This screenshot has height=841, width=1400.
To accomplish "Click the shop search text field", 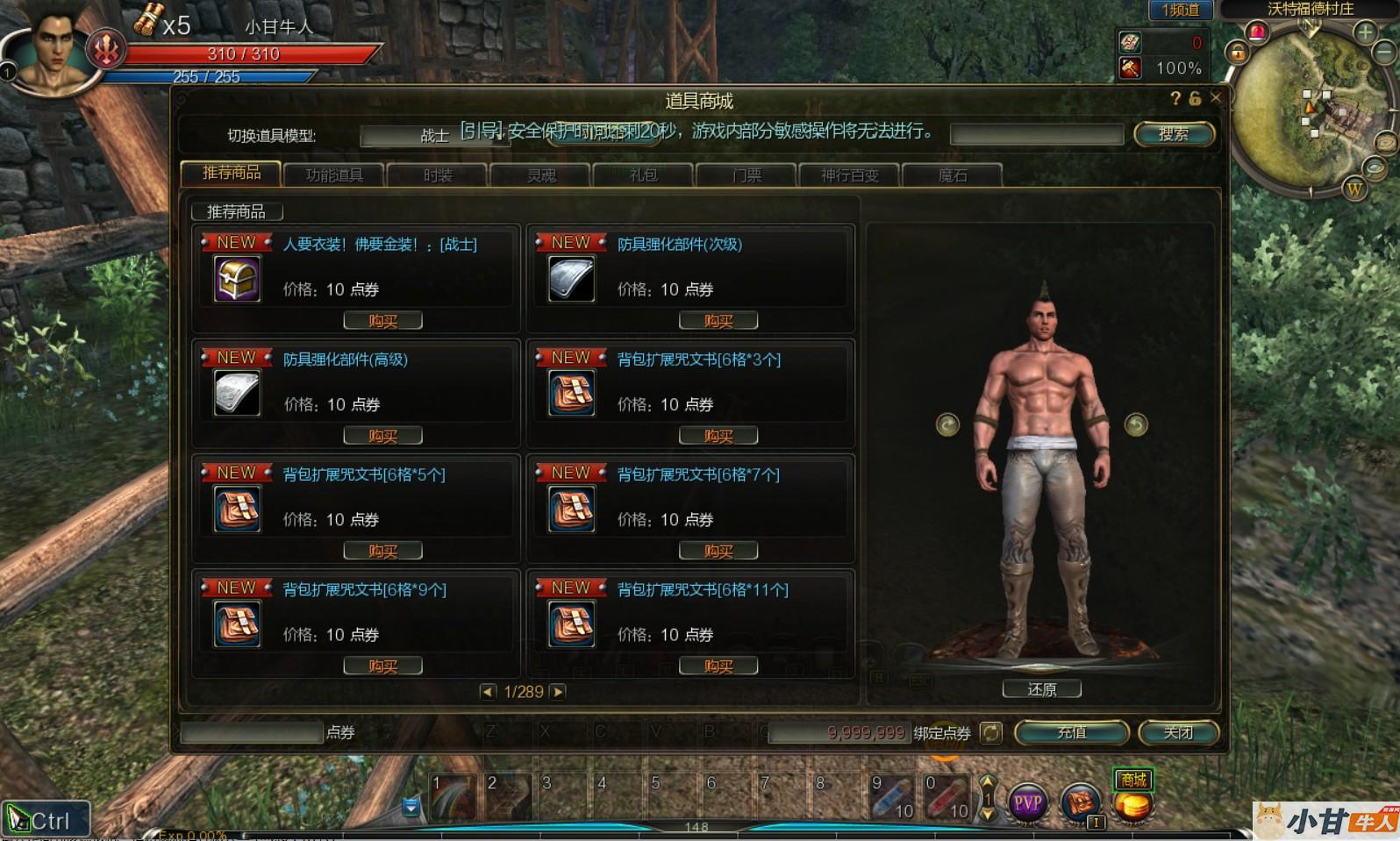I will (x=1036, y=134).
